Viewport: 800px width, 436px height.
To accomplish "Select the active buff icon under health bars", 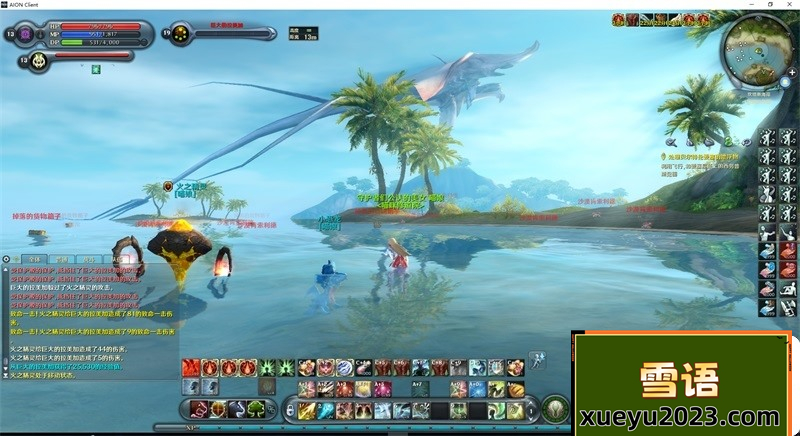I will point(96,68).
